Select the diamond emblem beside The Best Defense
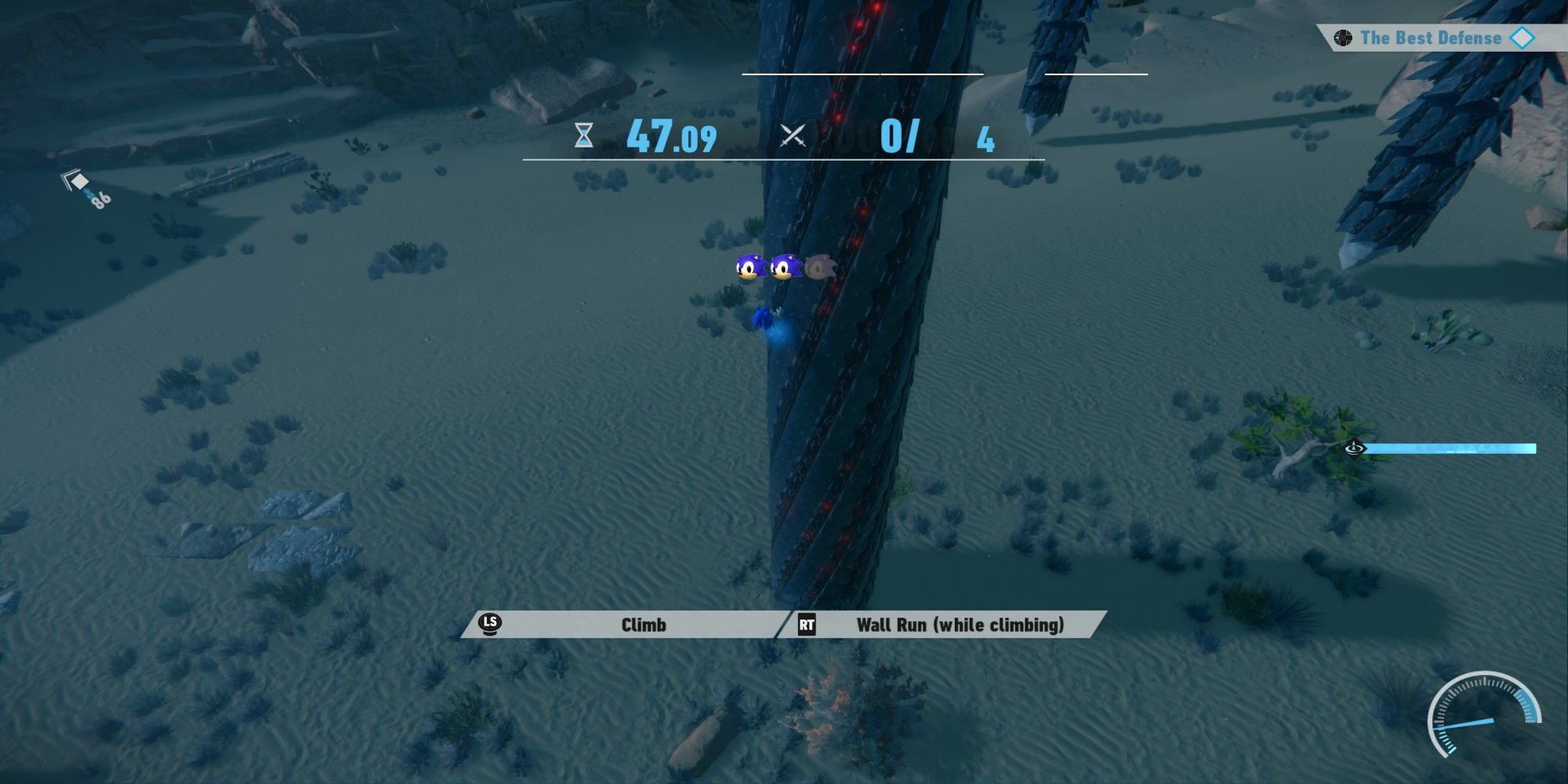Screen dimensions: 1568x784 click(x=1523, y=37)
